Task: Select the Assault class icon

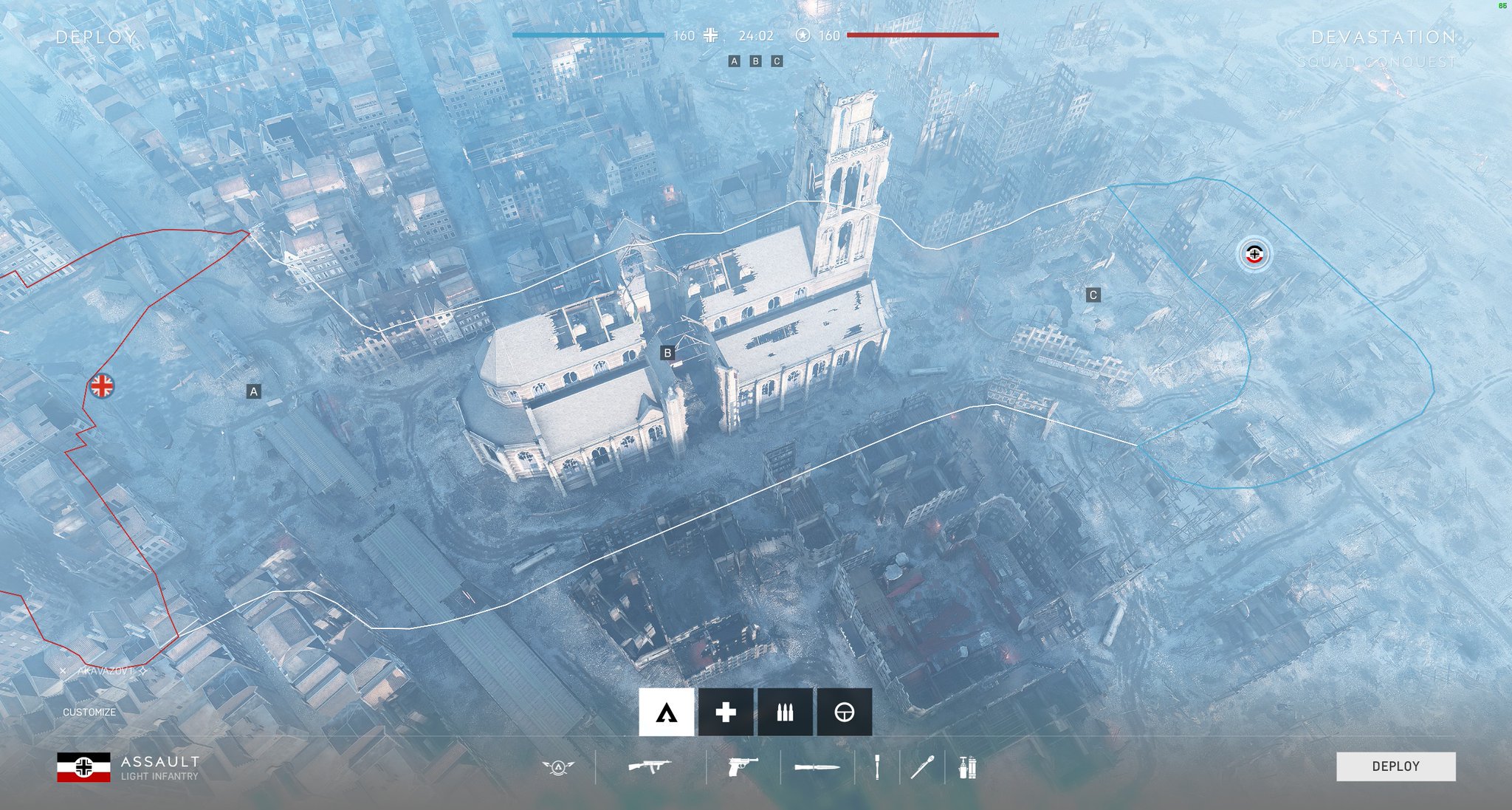Action: (x=666, y=713)
